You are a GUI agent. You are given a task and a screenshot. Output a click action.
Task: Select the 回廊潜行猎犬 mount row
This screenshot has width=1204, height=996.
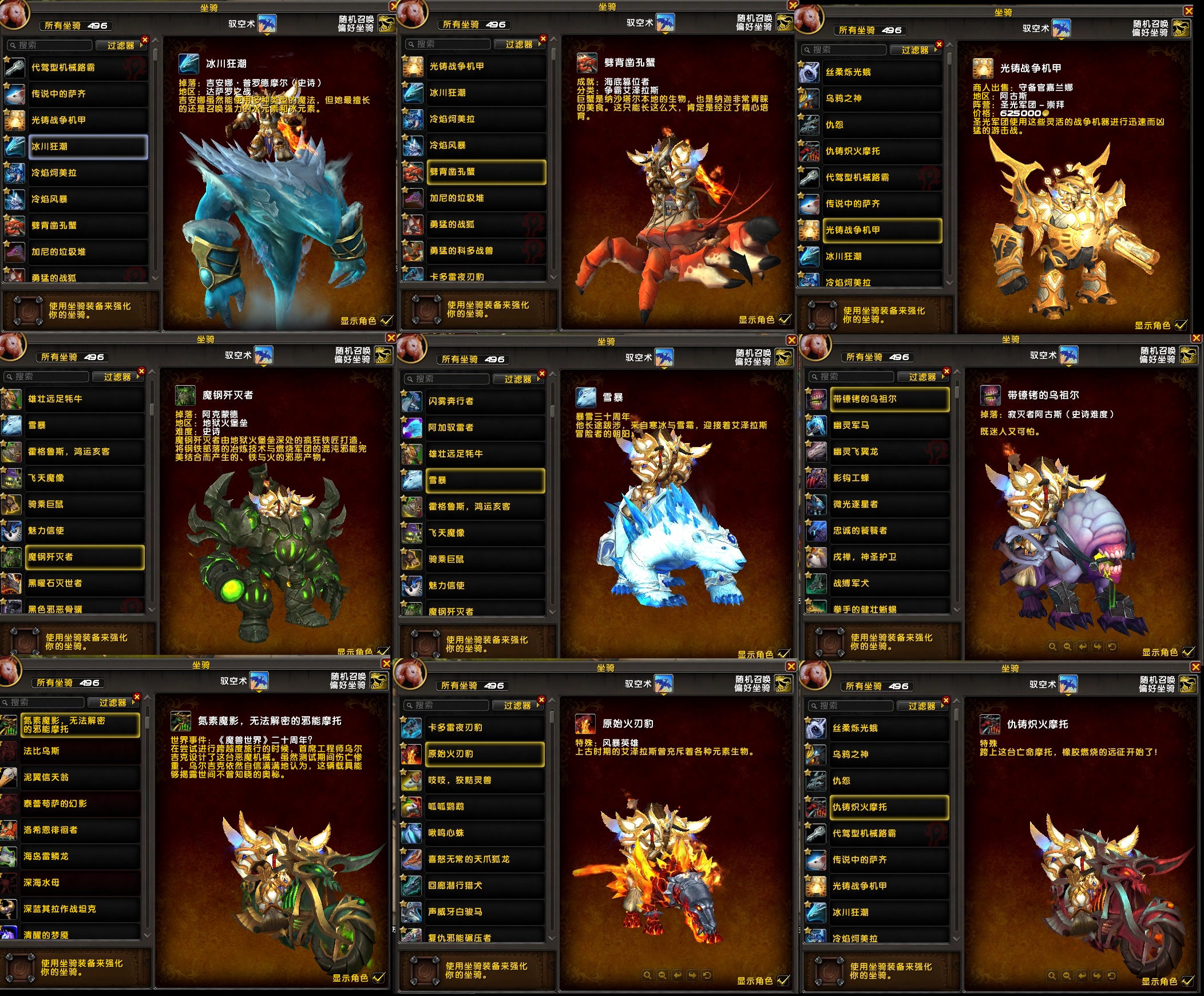click(485, 886)
